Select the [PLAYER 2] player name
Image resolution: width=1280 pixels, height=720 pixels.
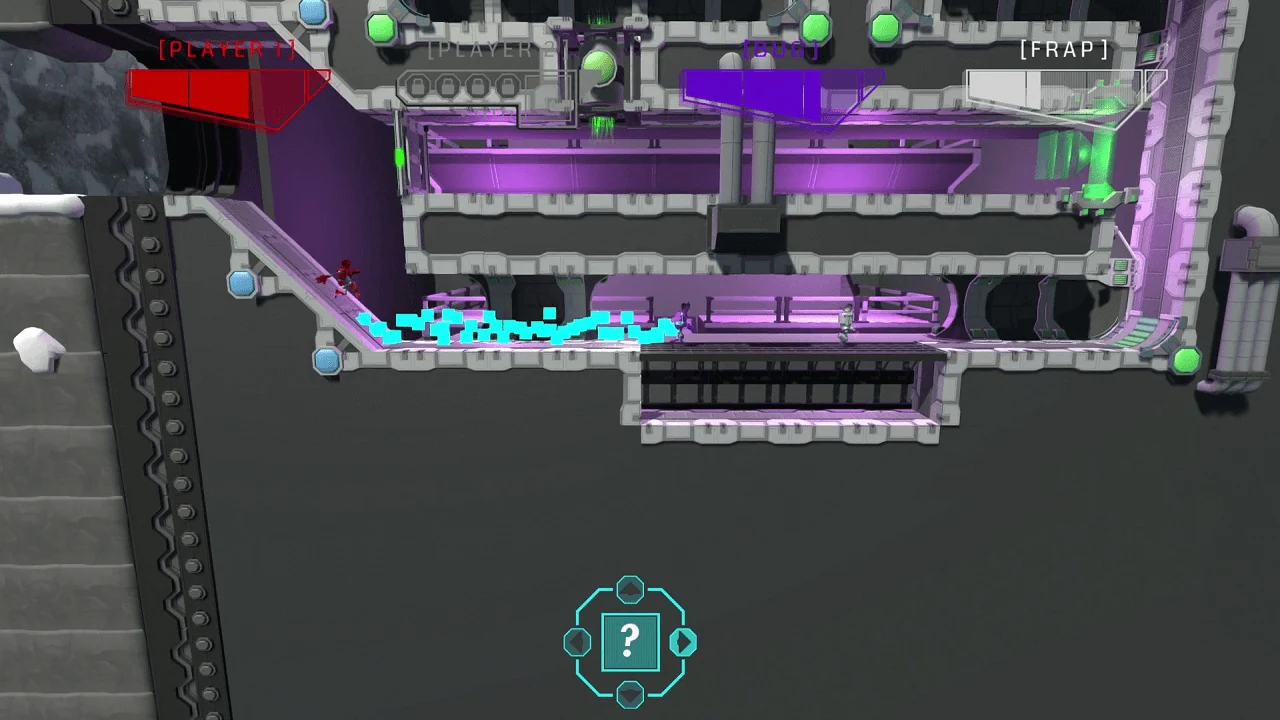489,49
